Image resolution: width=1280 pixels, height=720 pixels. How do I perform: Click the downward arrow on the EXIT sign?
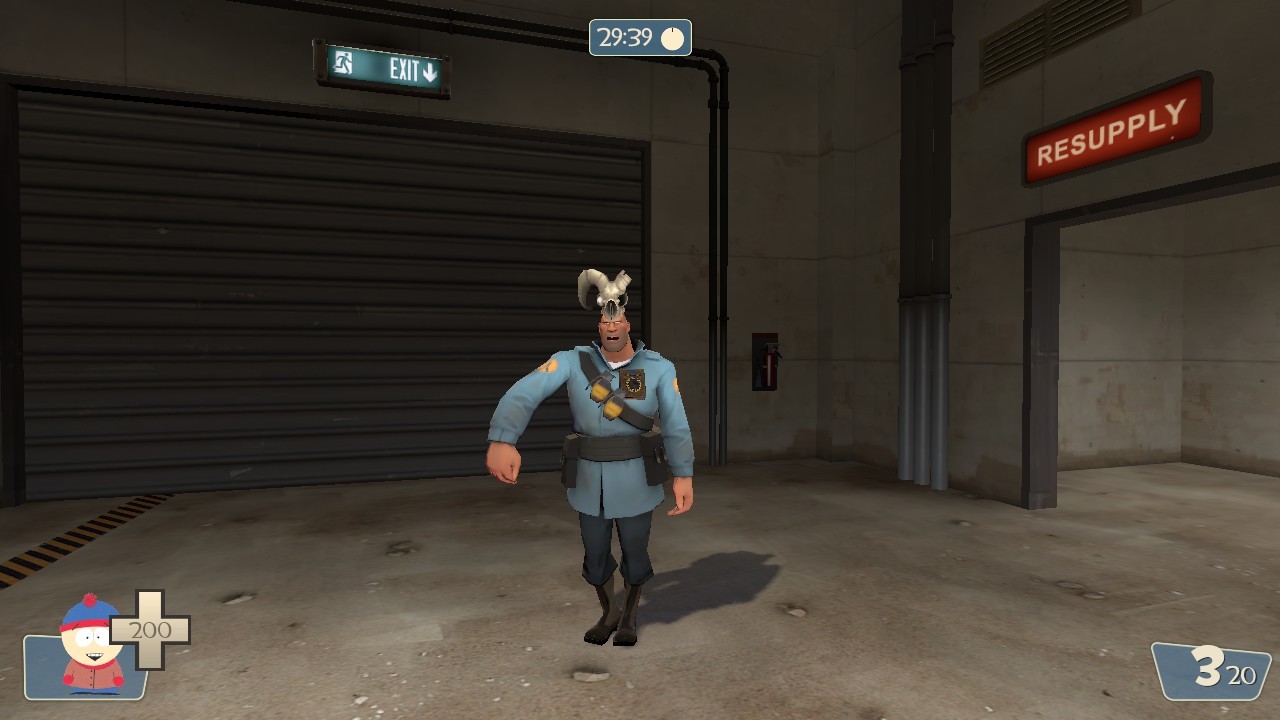click(x=428, y=72)
